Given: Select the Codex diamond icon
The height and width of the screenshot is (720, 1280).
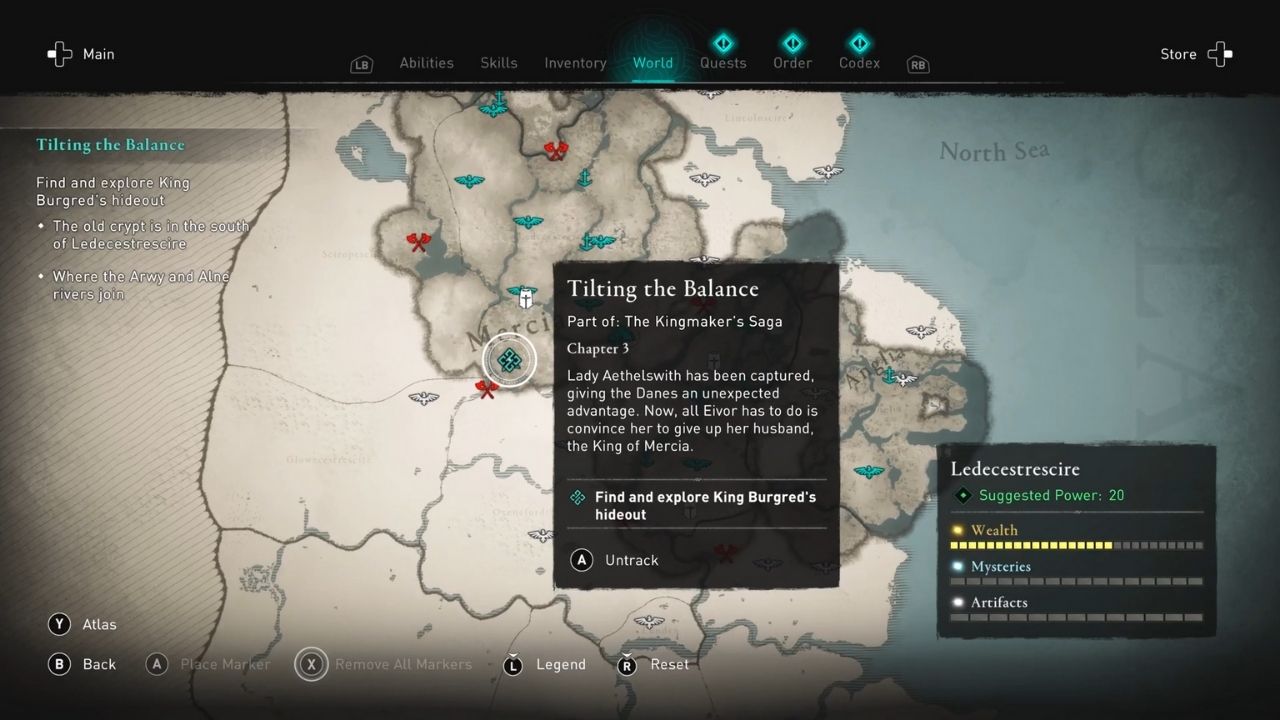Looking at the screenshot, I should click(x=859, y=43).
